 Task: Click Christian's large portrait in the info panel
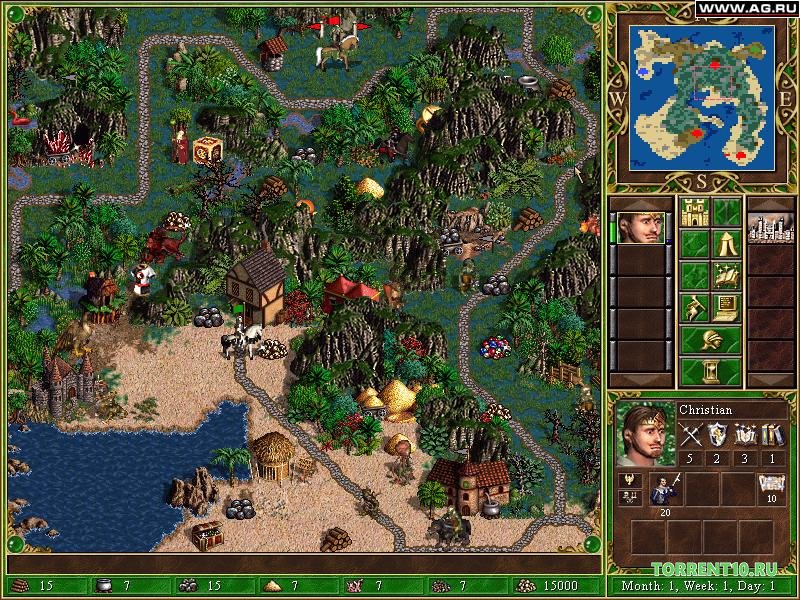pos(643,434)
